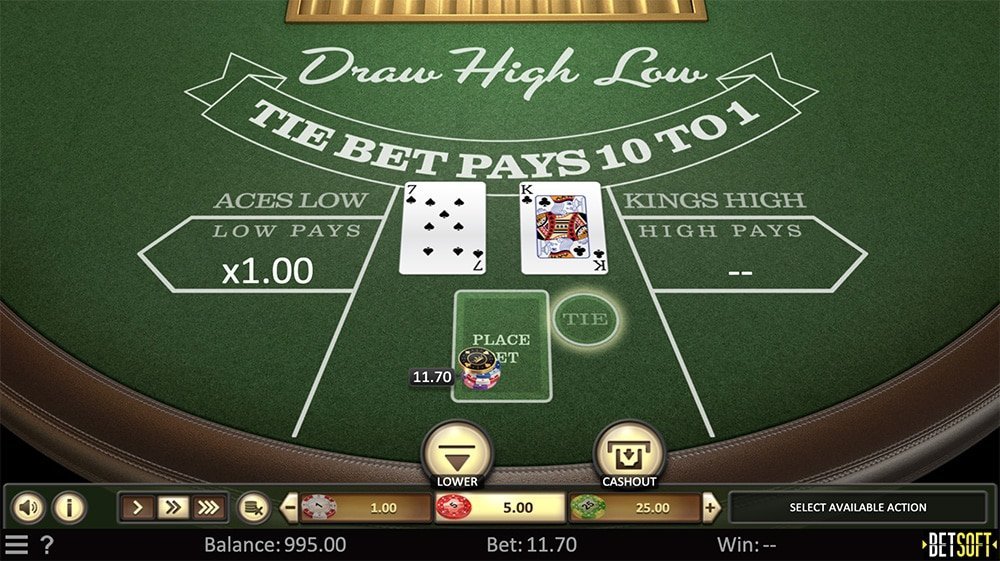
Task: Open the hamburger menu
Action: [x=17, y=545]
